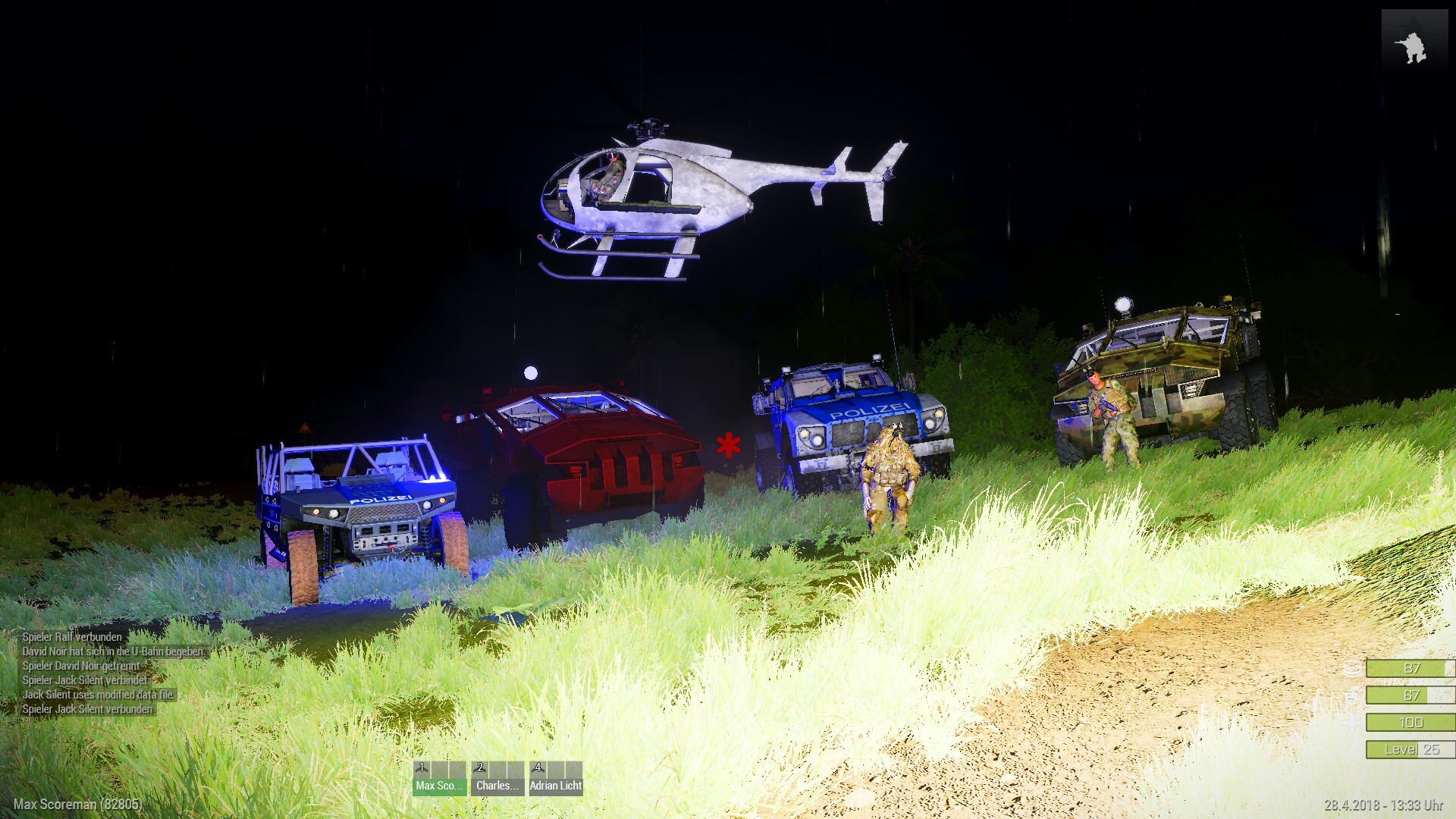Click the crouching soldier stance icon
Screen dimensions: 1456x819
[1414, 45]
